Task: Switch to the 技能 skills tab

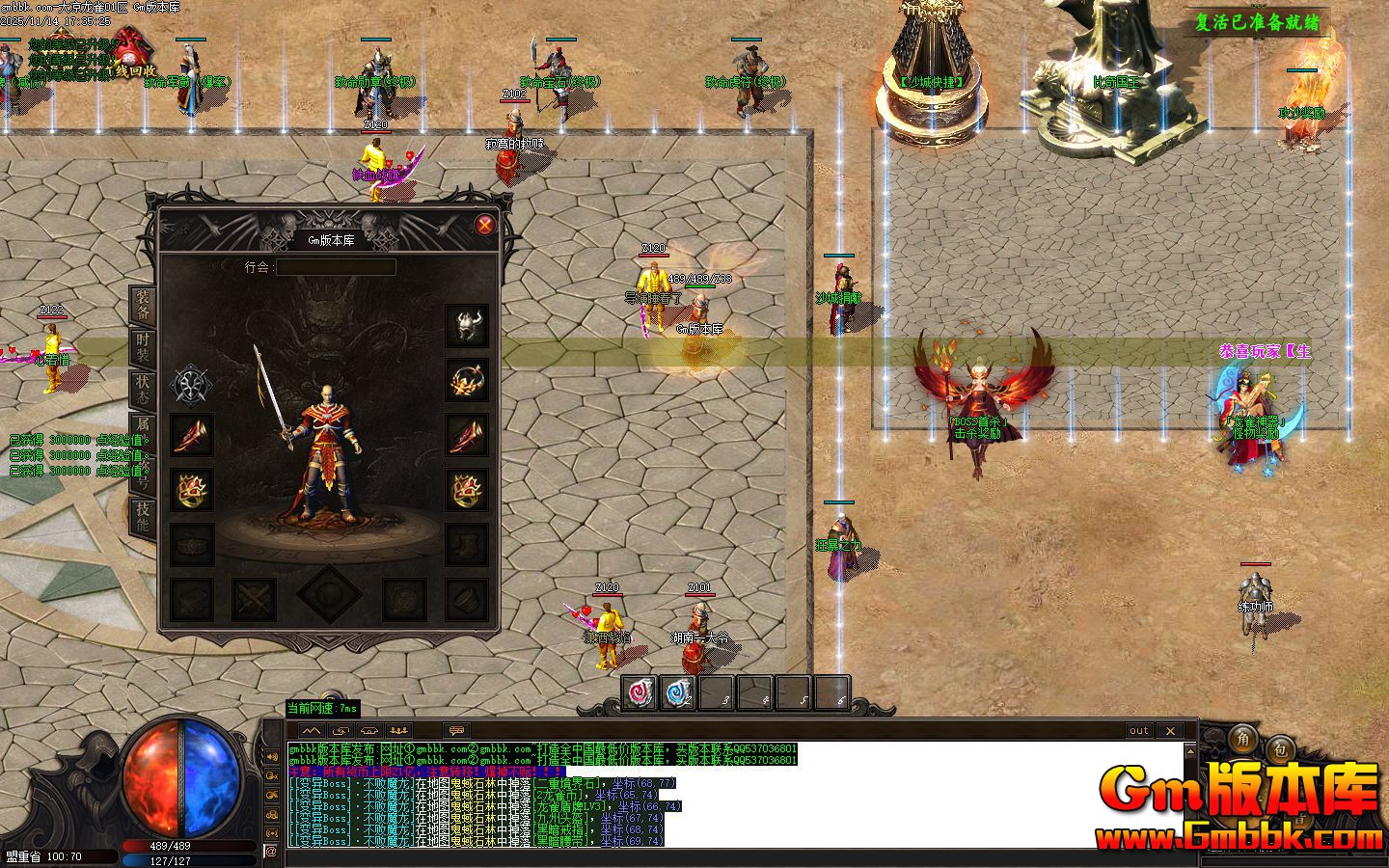Action: click(x=143, y=518)
